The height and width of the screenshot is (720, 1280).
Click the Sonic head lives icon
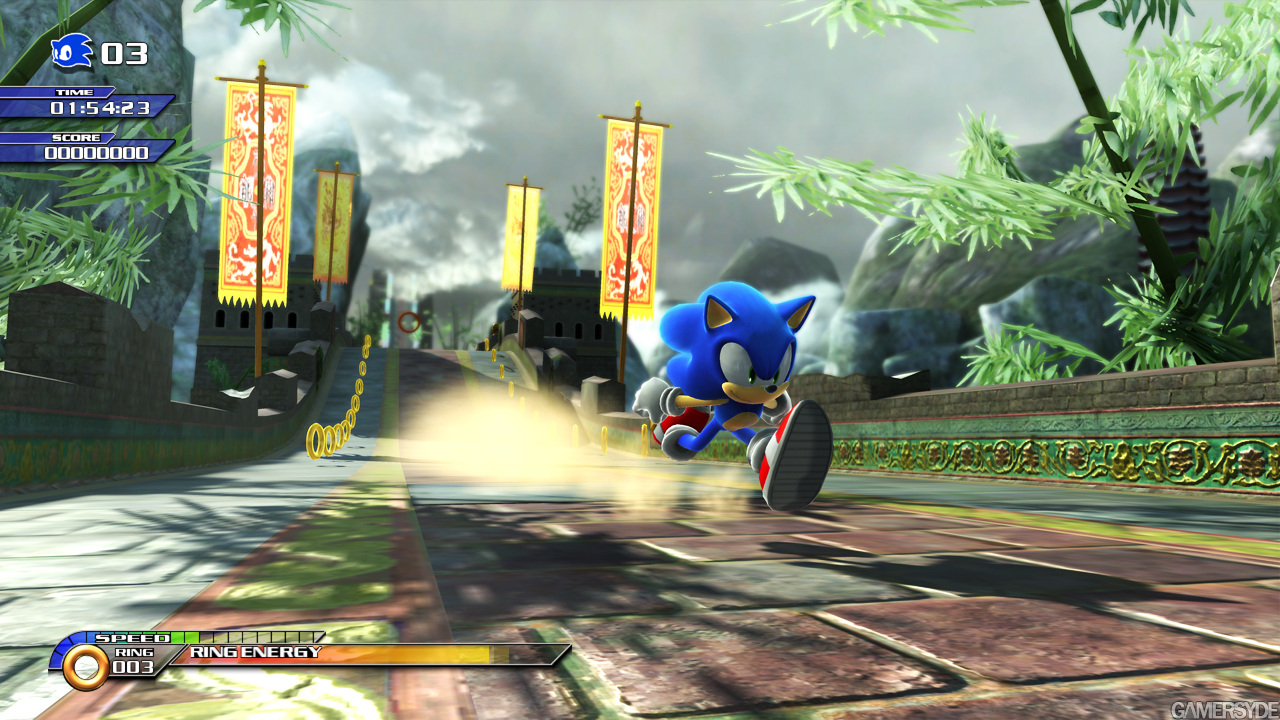click(72, 52)
